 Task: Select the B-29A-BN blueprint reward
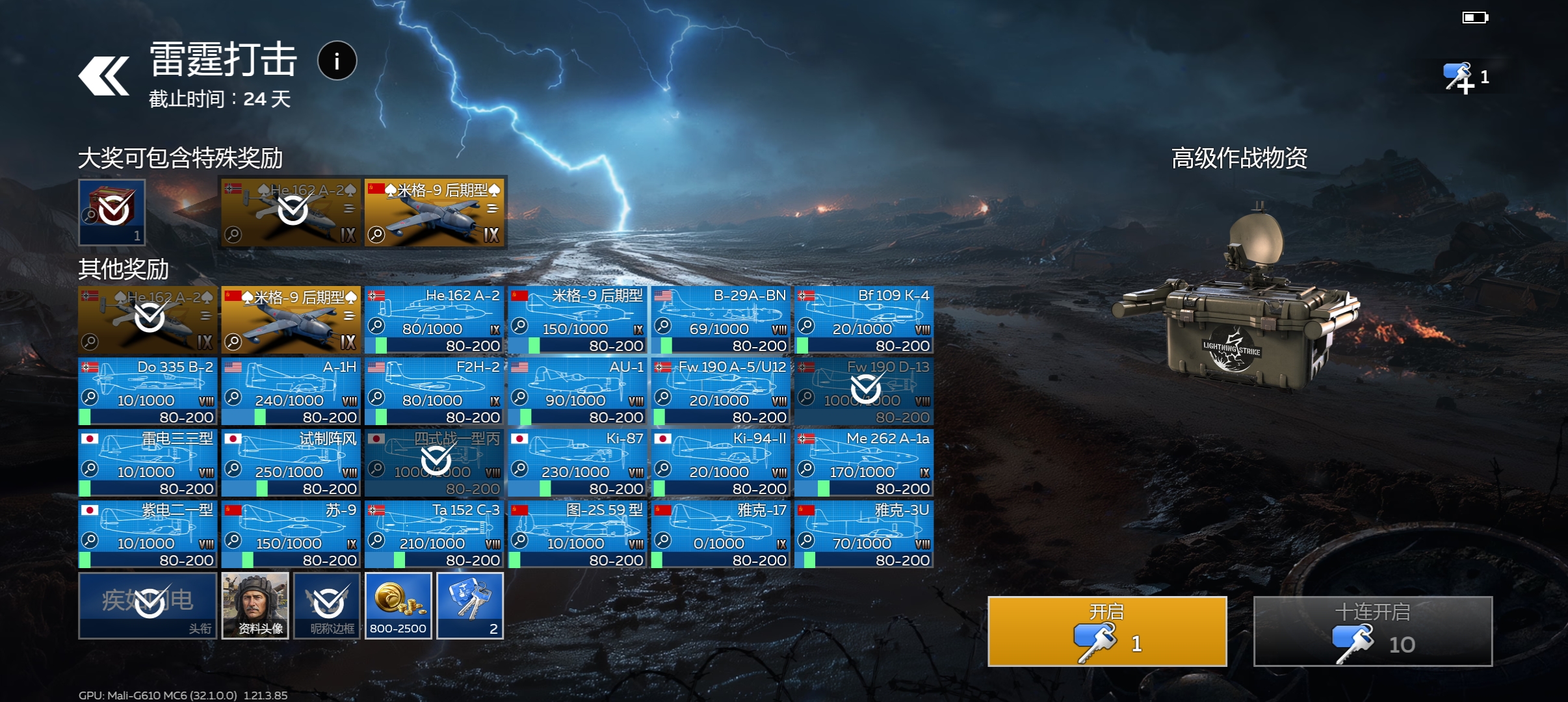click(721, 320)
